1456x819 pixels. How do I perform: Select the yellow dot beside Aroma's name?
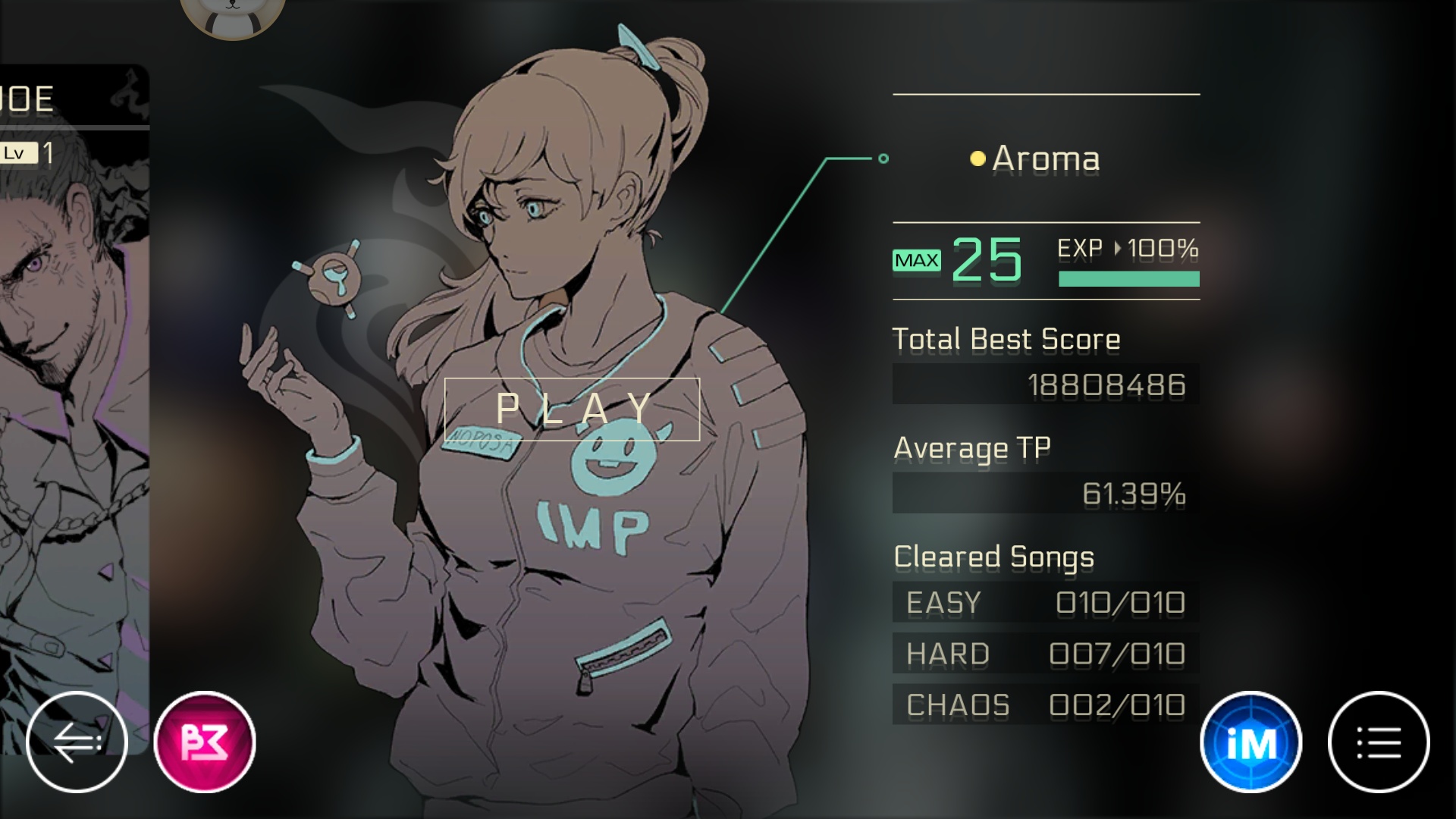[977, 158]
